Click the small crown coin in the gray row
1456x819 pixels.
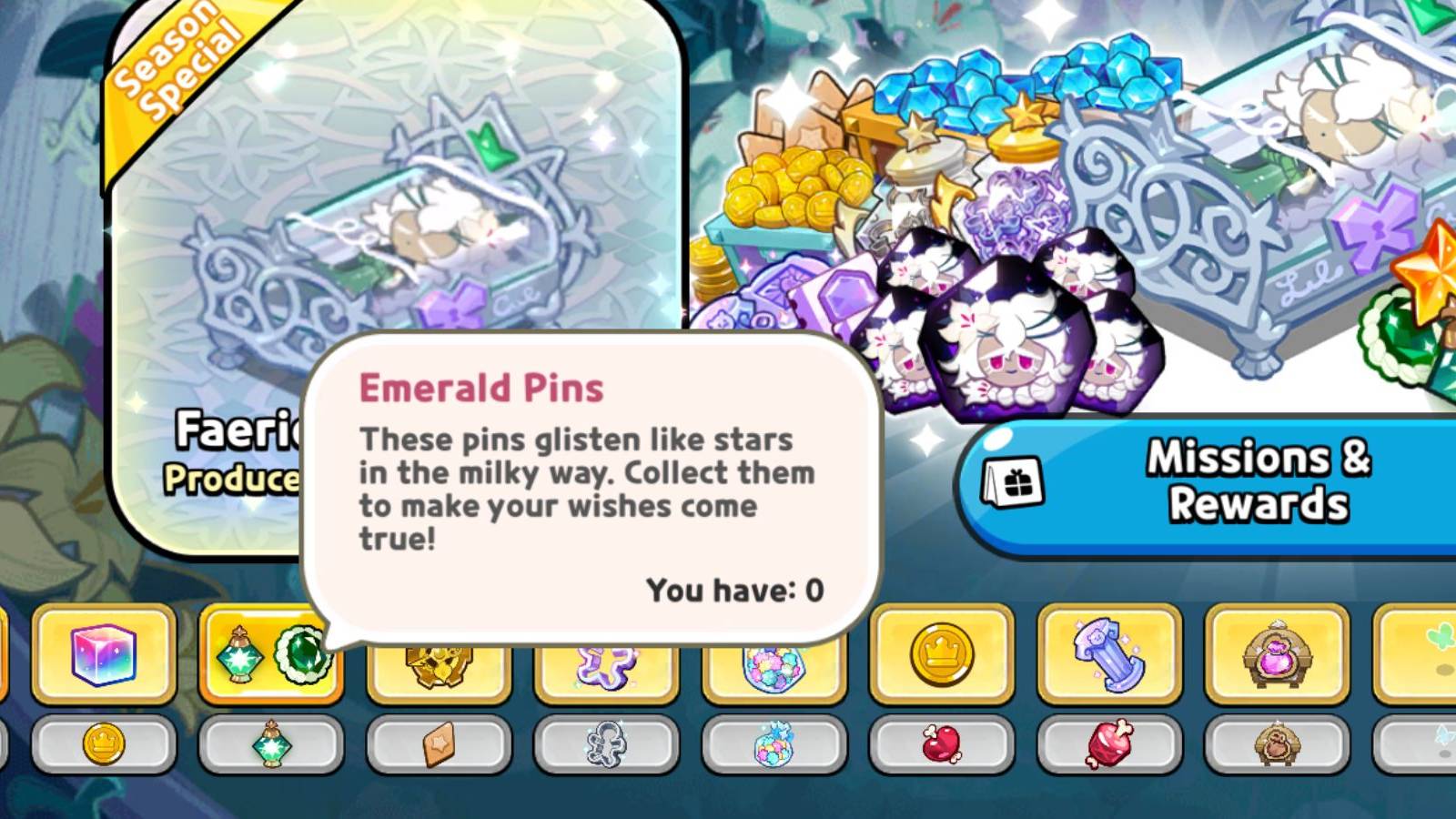pos(103,746)
